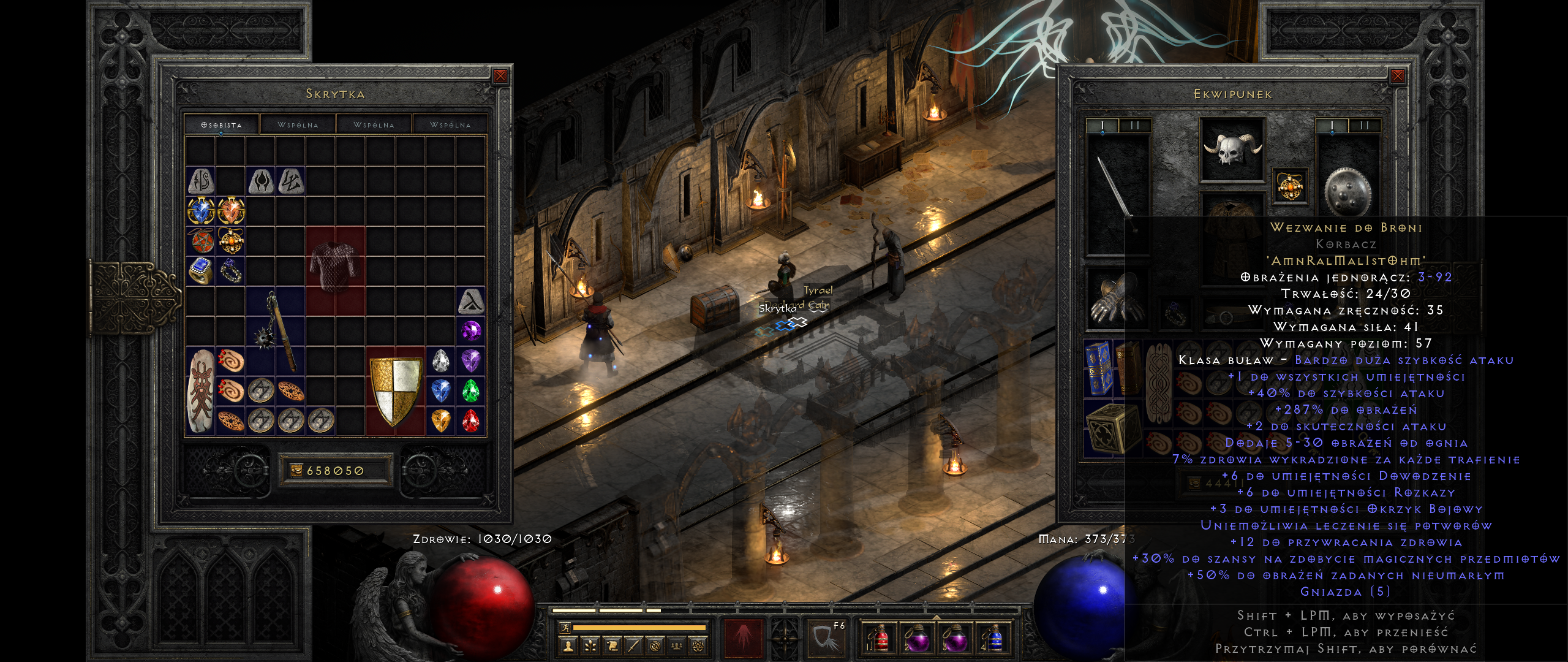
Task: Pick up the gold and white heraldic shield
Action: pos(396,391)
